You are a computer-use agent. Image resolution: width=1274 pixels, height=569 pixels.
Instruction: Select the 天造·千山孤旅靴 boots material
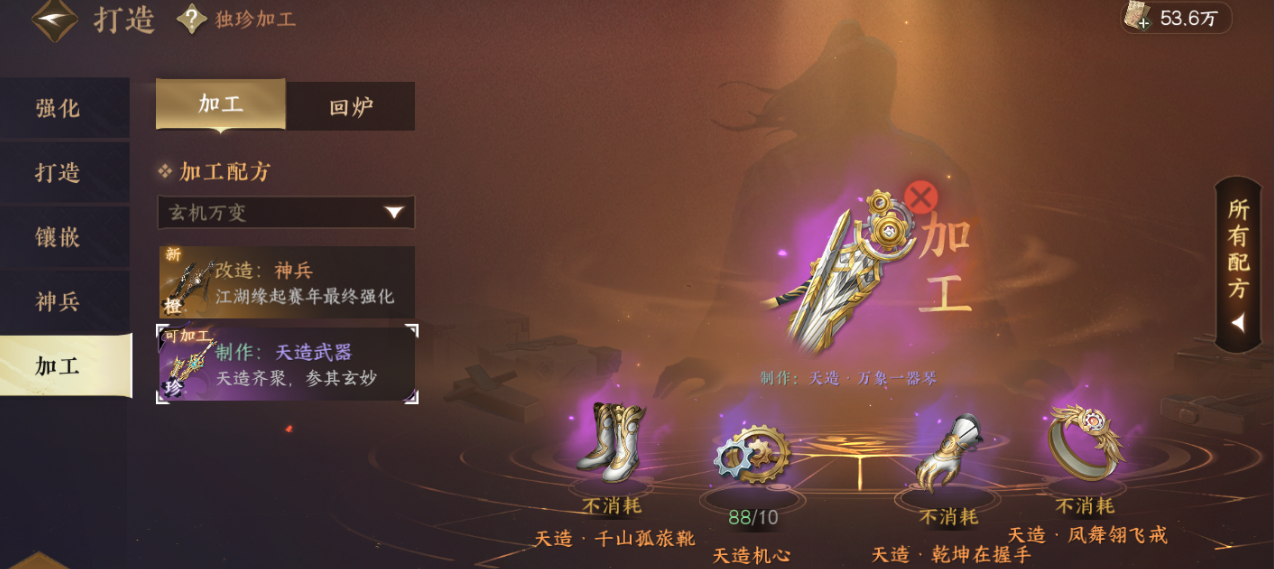tap(612, 443)
